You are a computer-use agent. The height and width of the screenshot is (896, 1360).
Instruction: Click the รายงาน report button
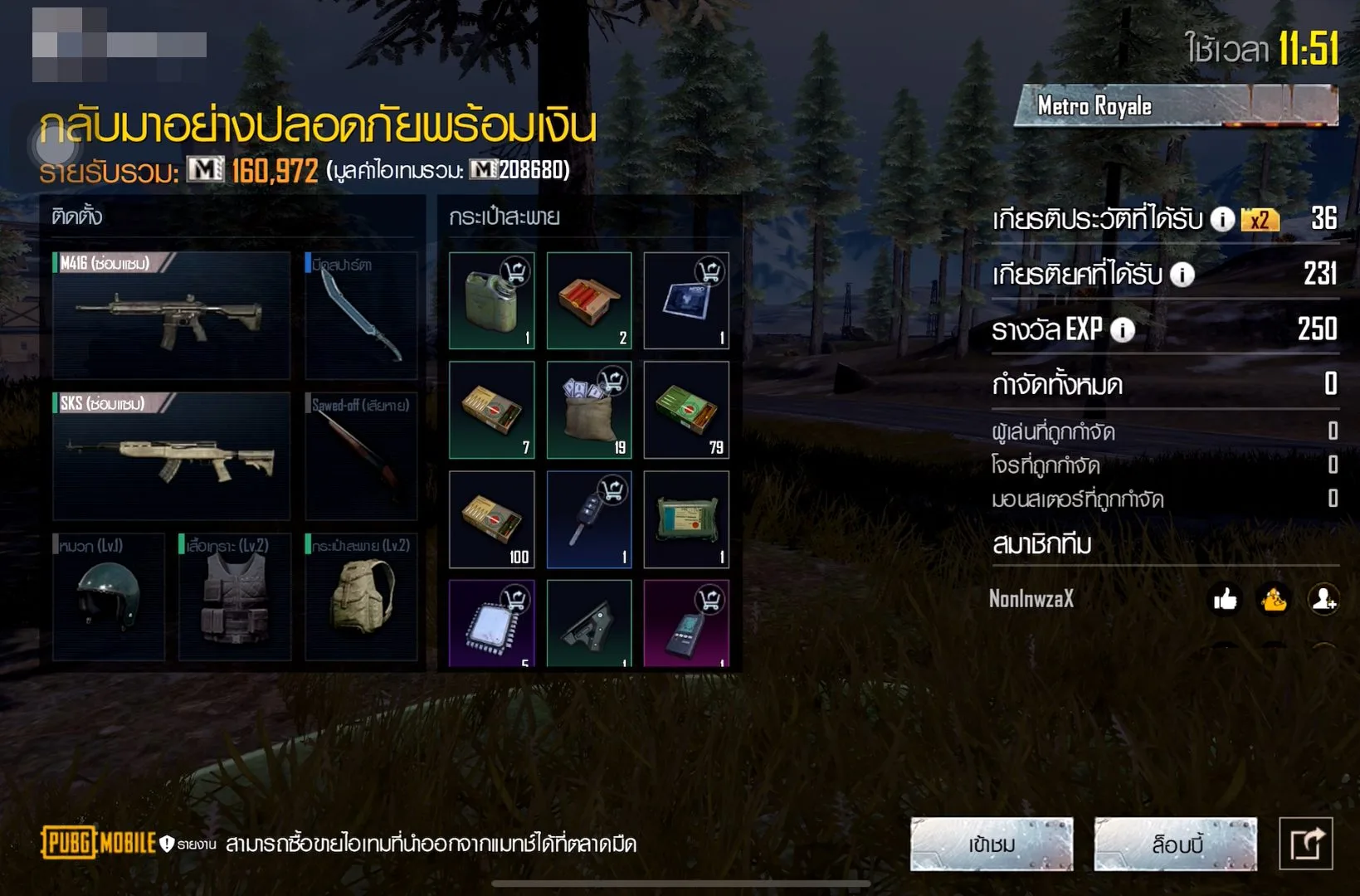pos(188,845)
